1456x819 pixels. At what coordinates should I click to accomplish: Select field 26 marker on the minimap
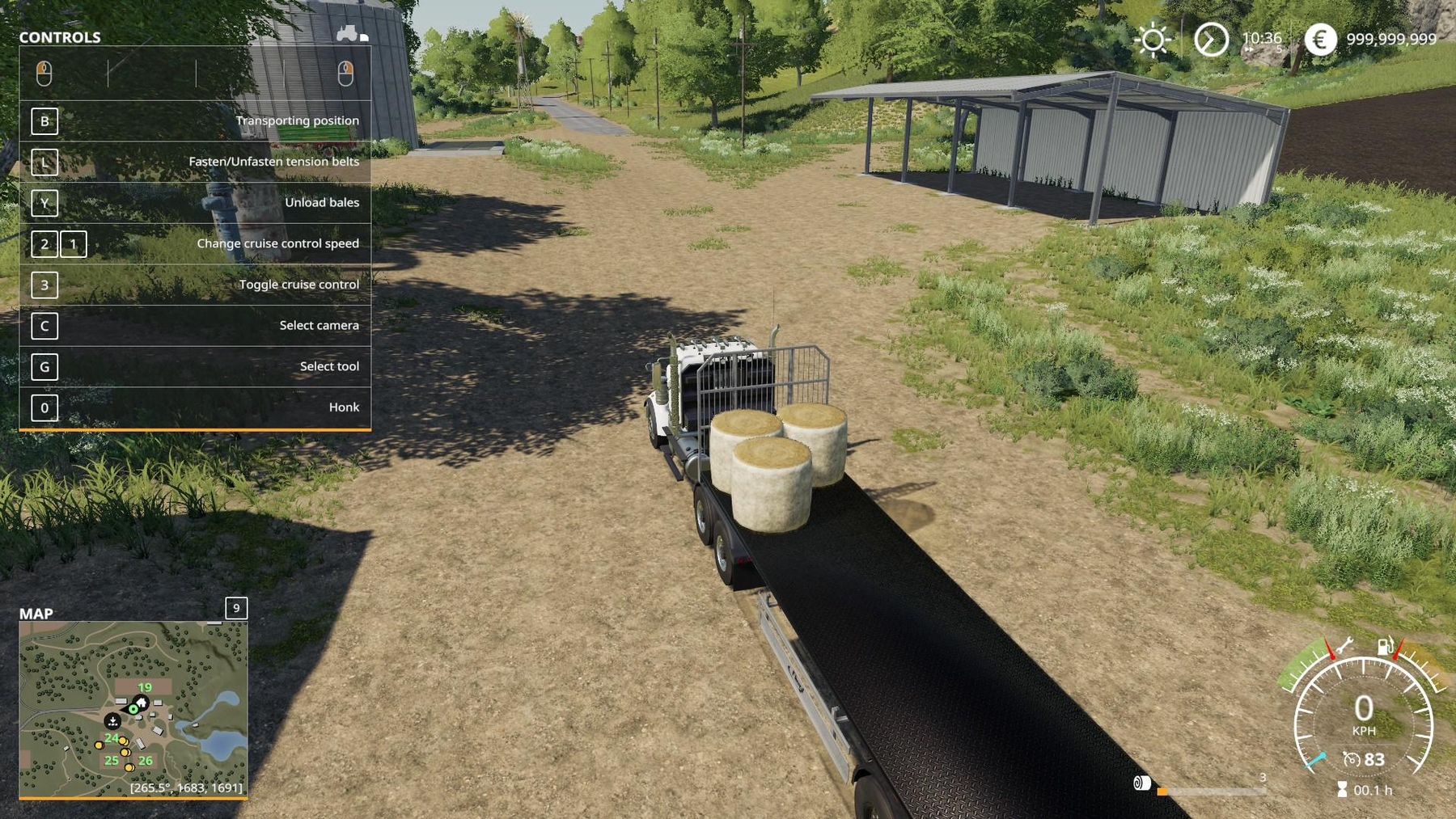pos(146,761)
